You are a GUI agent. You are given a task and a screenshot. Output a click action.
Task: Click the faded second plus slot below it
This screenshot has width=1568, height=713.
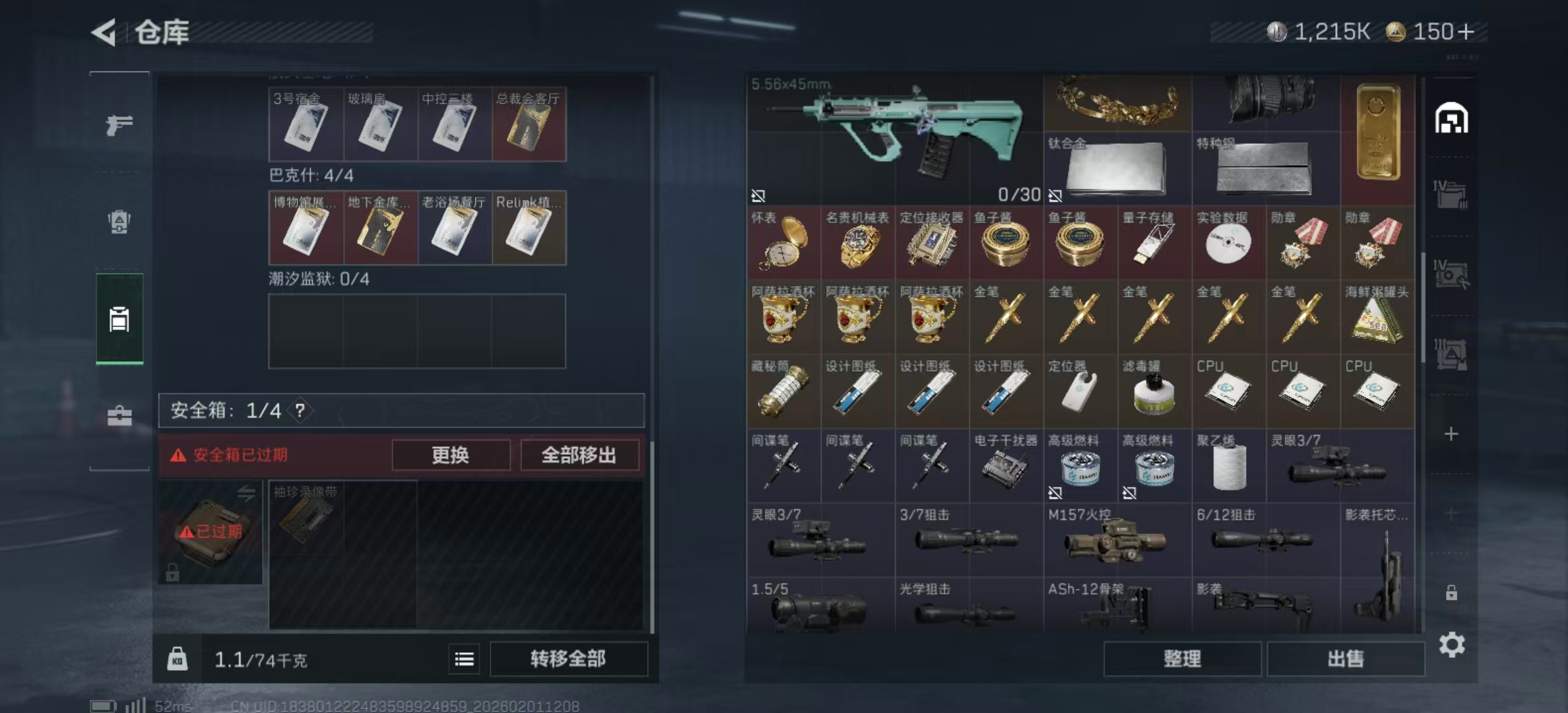[x=1452, y=512]
